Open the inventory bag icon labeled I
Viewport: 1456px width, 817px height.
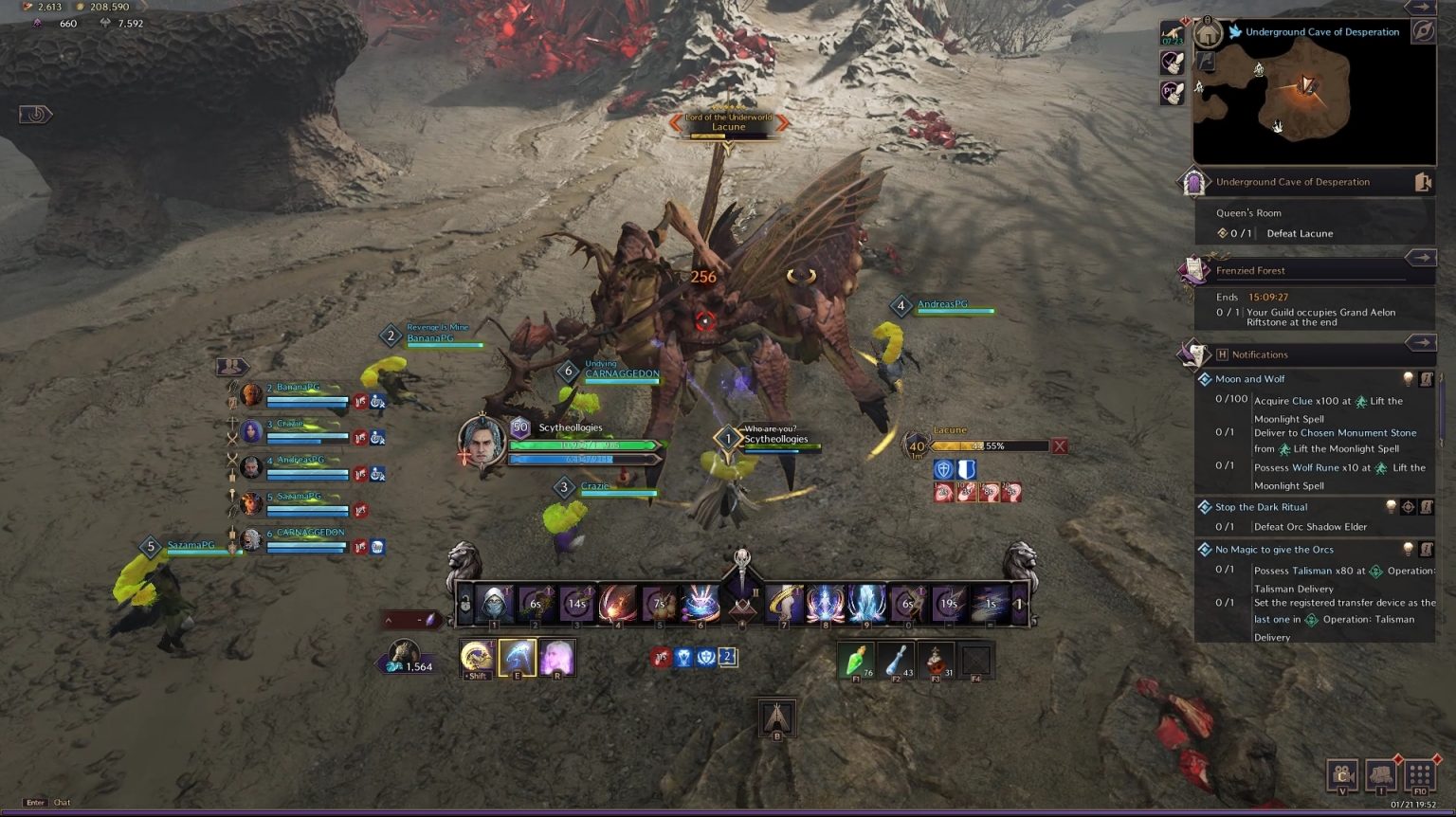(1380, 775)
